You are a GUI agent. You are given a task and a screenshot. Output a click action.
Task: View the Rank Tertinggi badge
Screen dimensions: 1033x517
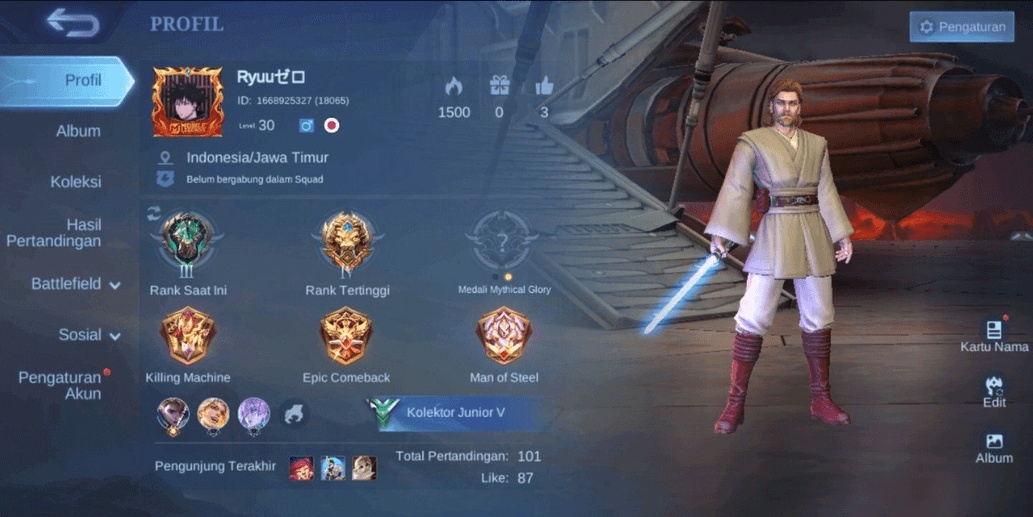(347, 241)
